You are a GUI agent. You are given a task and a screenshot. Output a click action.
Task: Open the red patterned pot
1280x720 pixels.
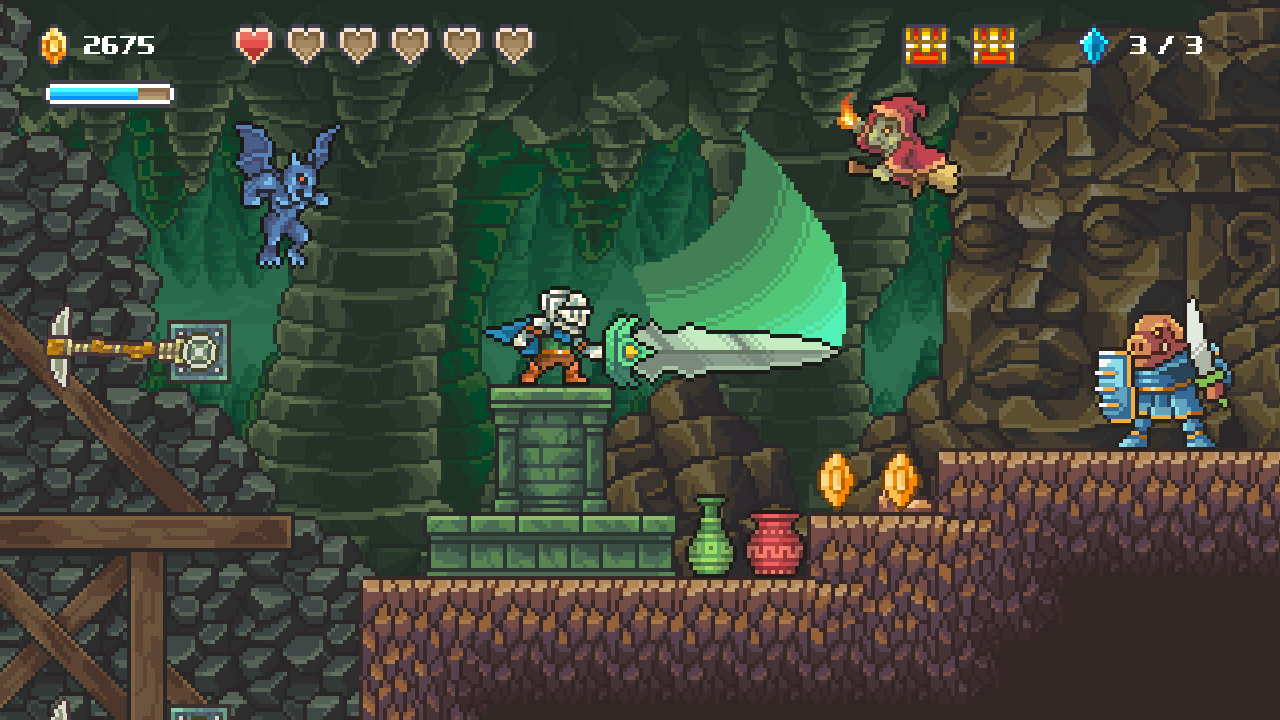click(775, 540)
